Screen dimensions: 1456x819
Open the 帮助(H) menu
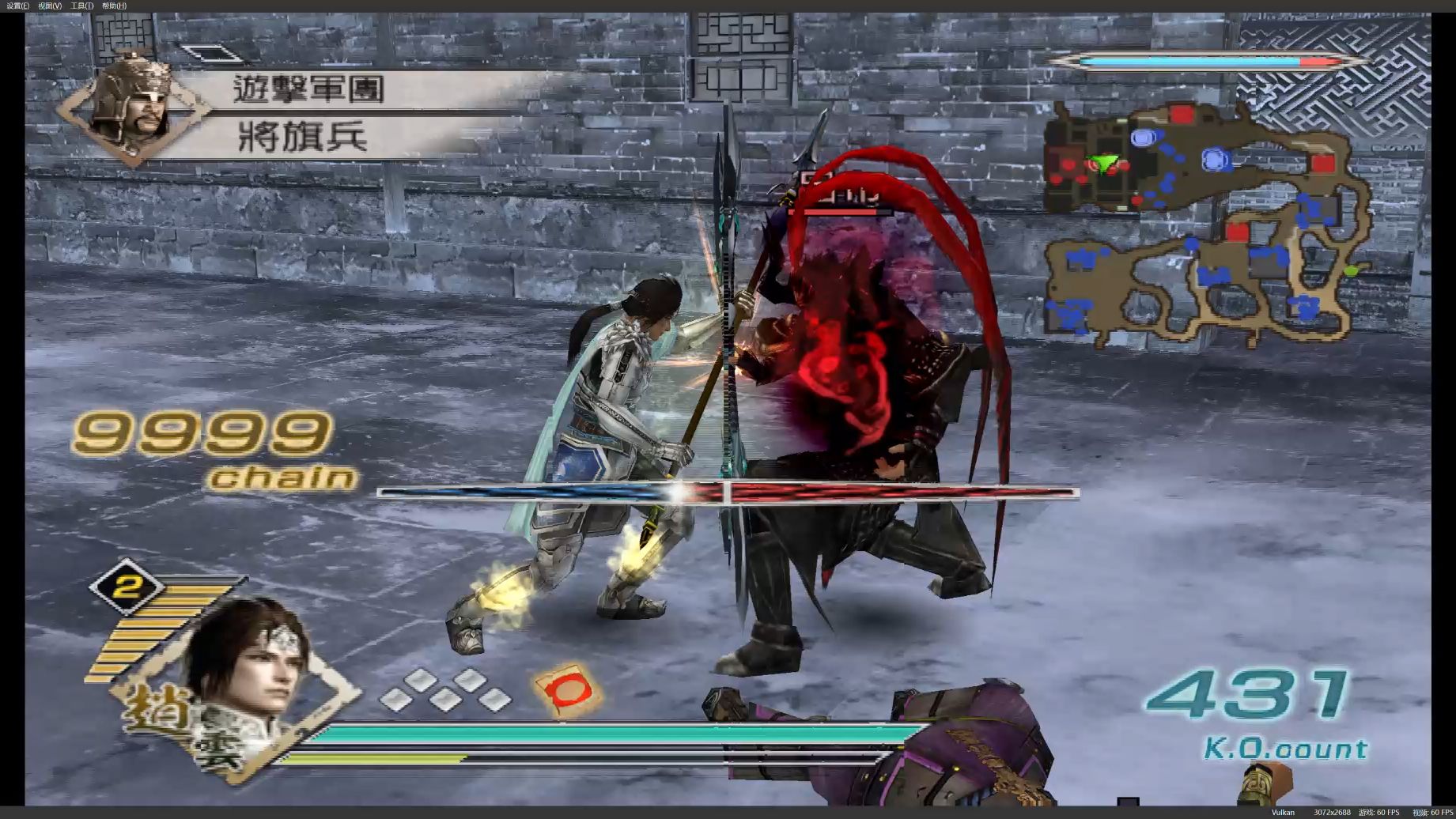pos(113,6)
